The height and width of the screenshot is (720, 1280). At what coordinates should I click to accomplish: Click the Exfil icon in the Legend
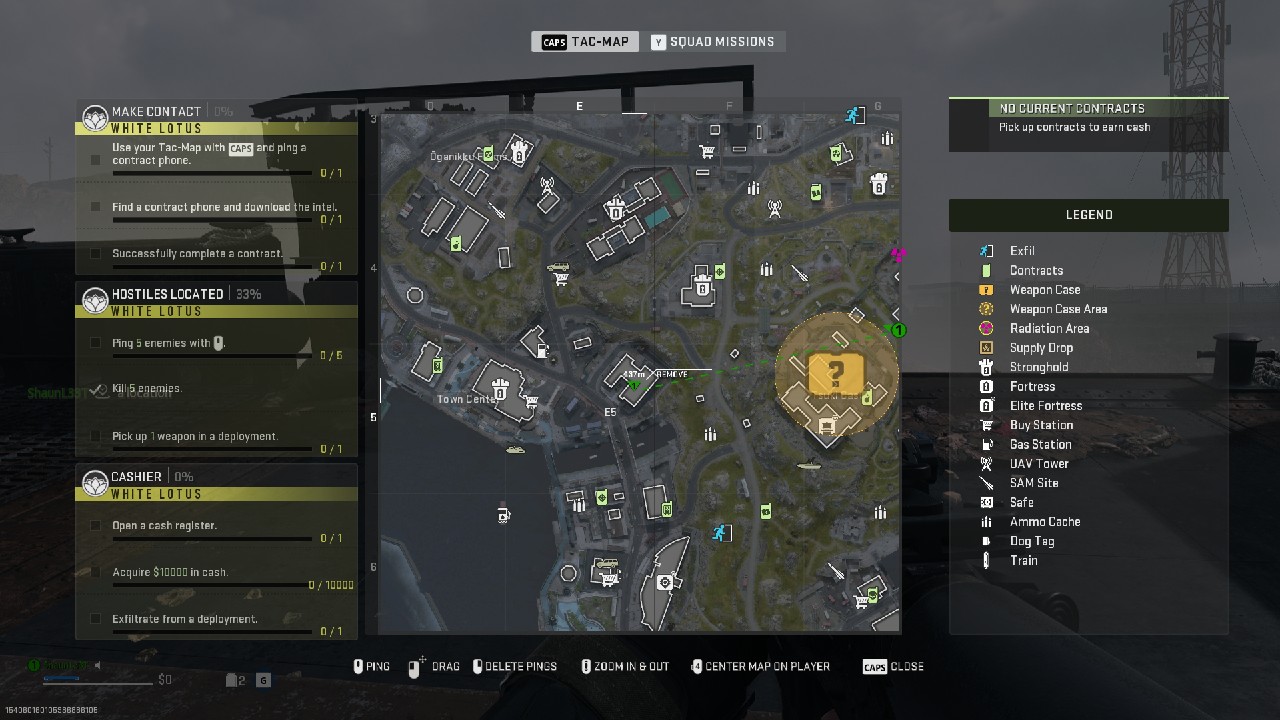985,250
